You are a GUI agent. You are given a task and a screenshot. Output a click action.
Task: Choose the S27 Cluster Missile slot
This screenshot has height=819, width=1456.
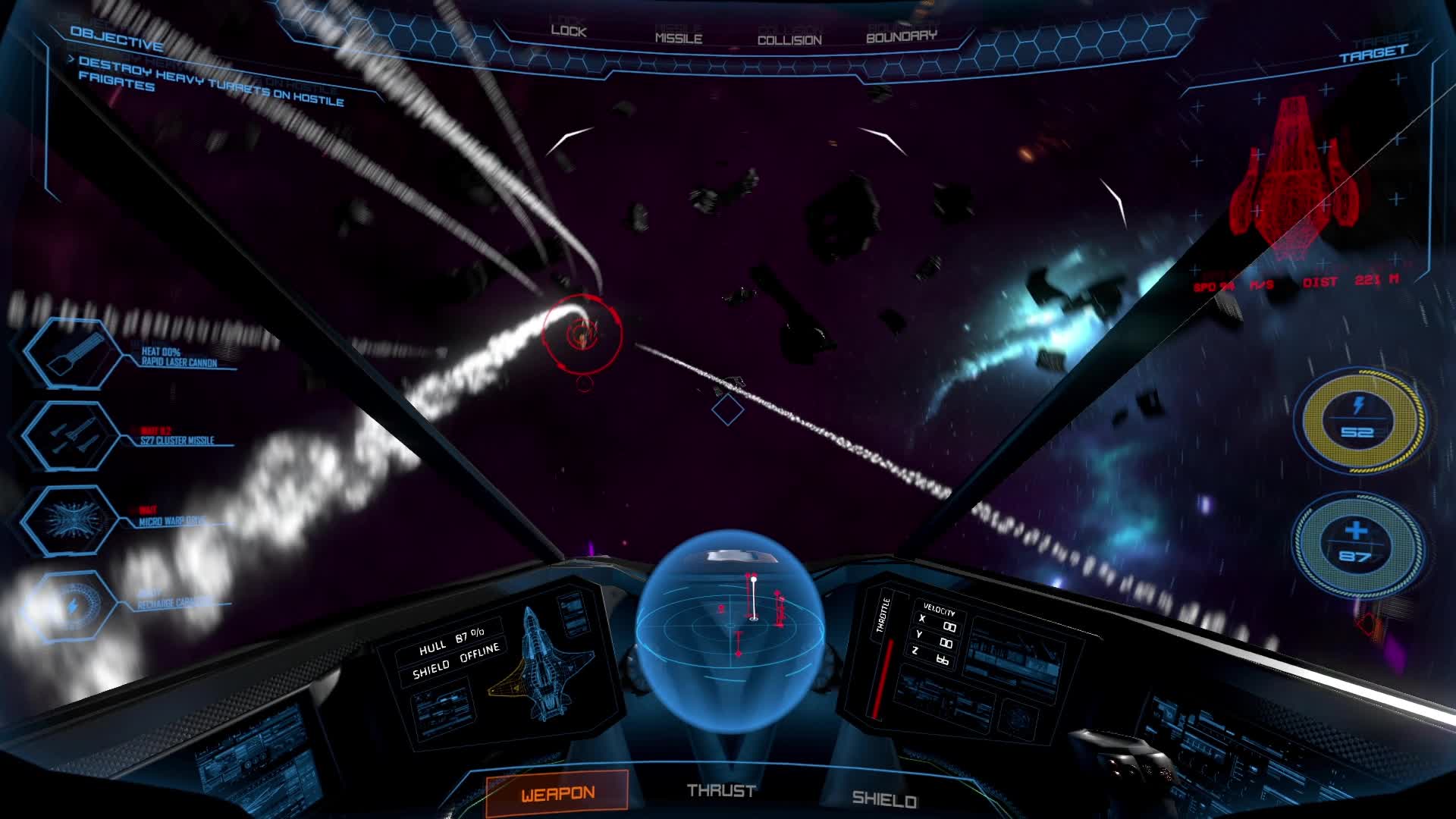click(71, 436)
